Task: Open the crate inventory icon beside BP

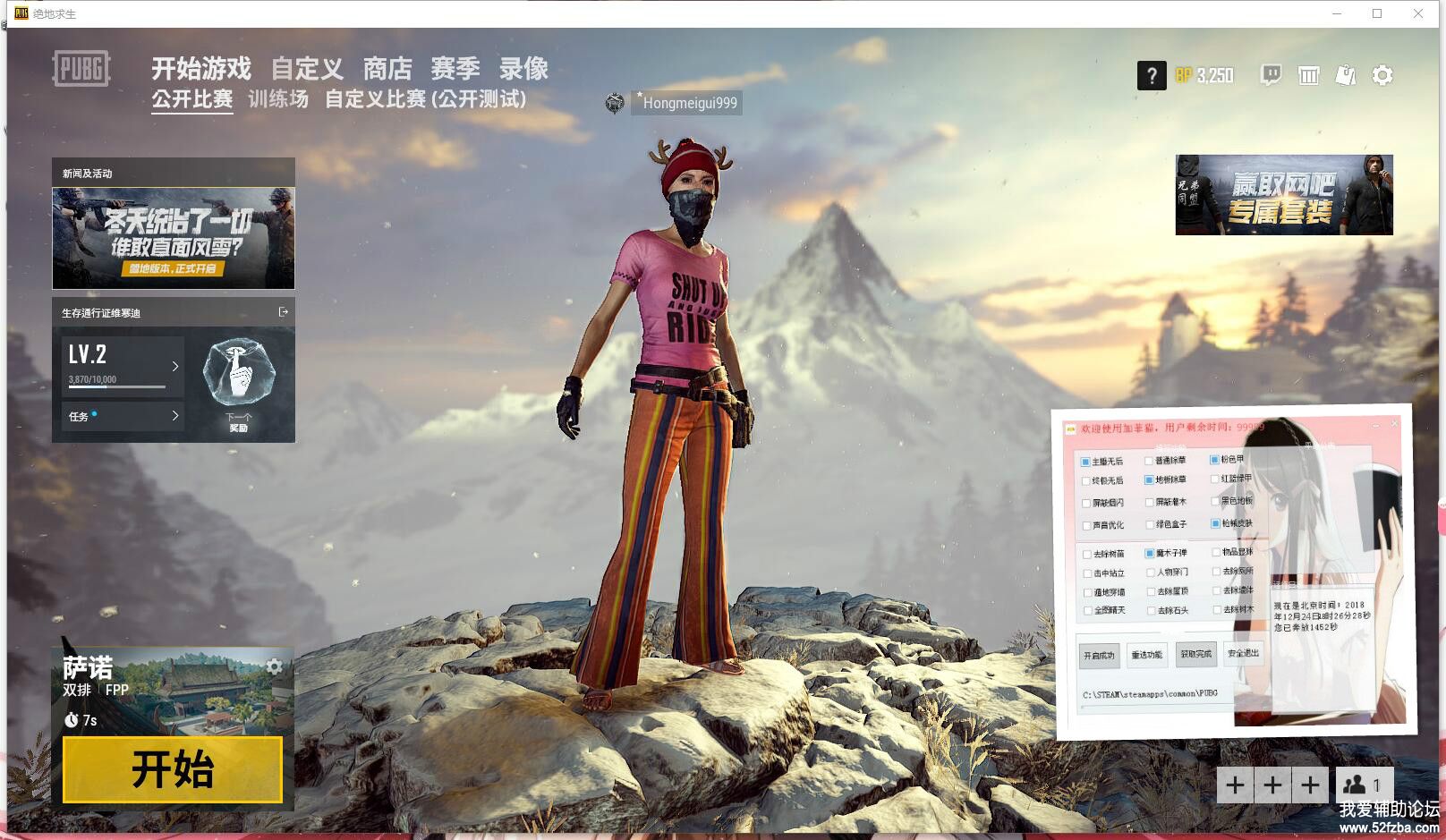Action: click(x=1309, y=76)
